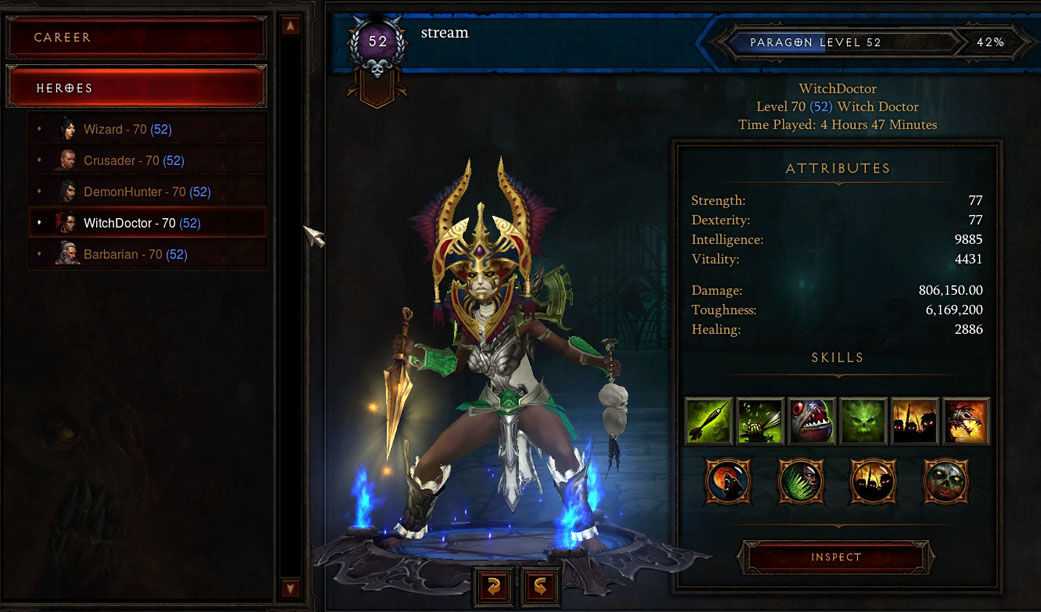Click the hero list scroll-down arrow
This screenshot has height=612, width=1041.
click(290, 588)
